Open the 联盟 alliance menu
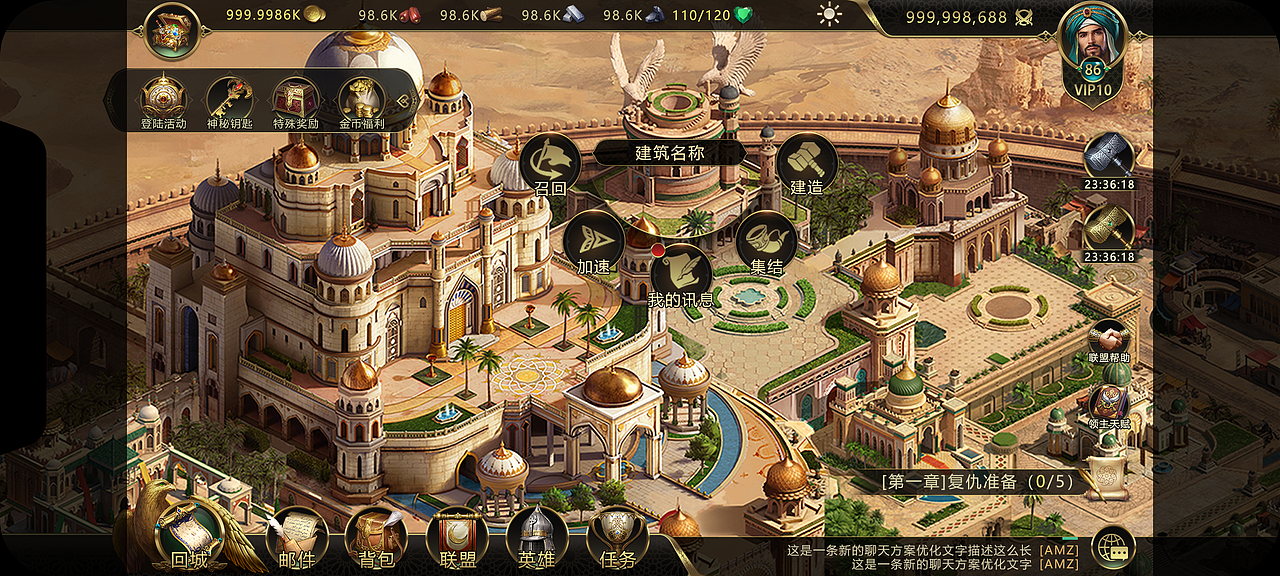This screenshot has width=1280, height=576. 457,537
